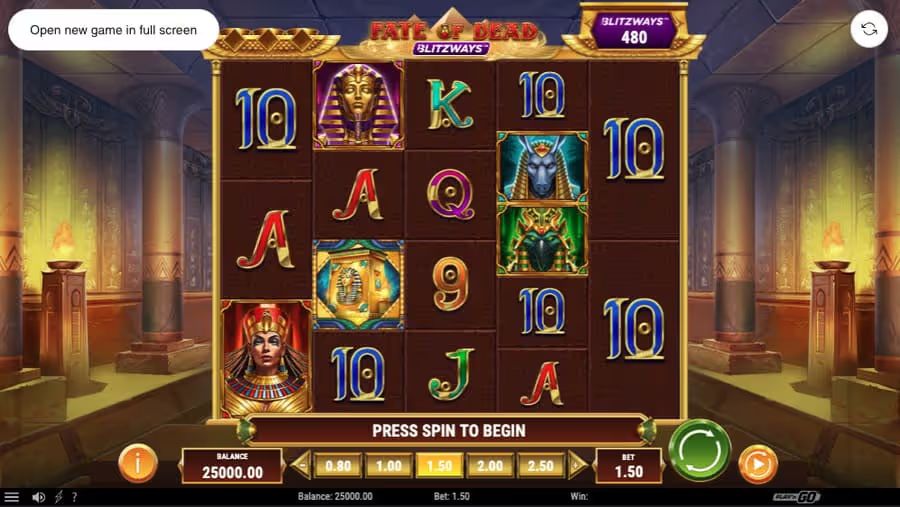Image resolution: width=900 pixels, height=507 pixels.
Task: Open the hamburger menu in the bottom bar
Action: 12,497
